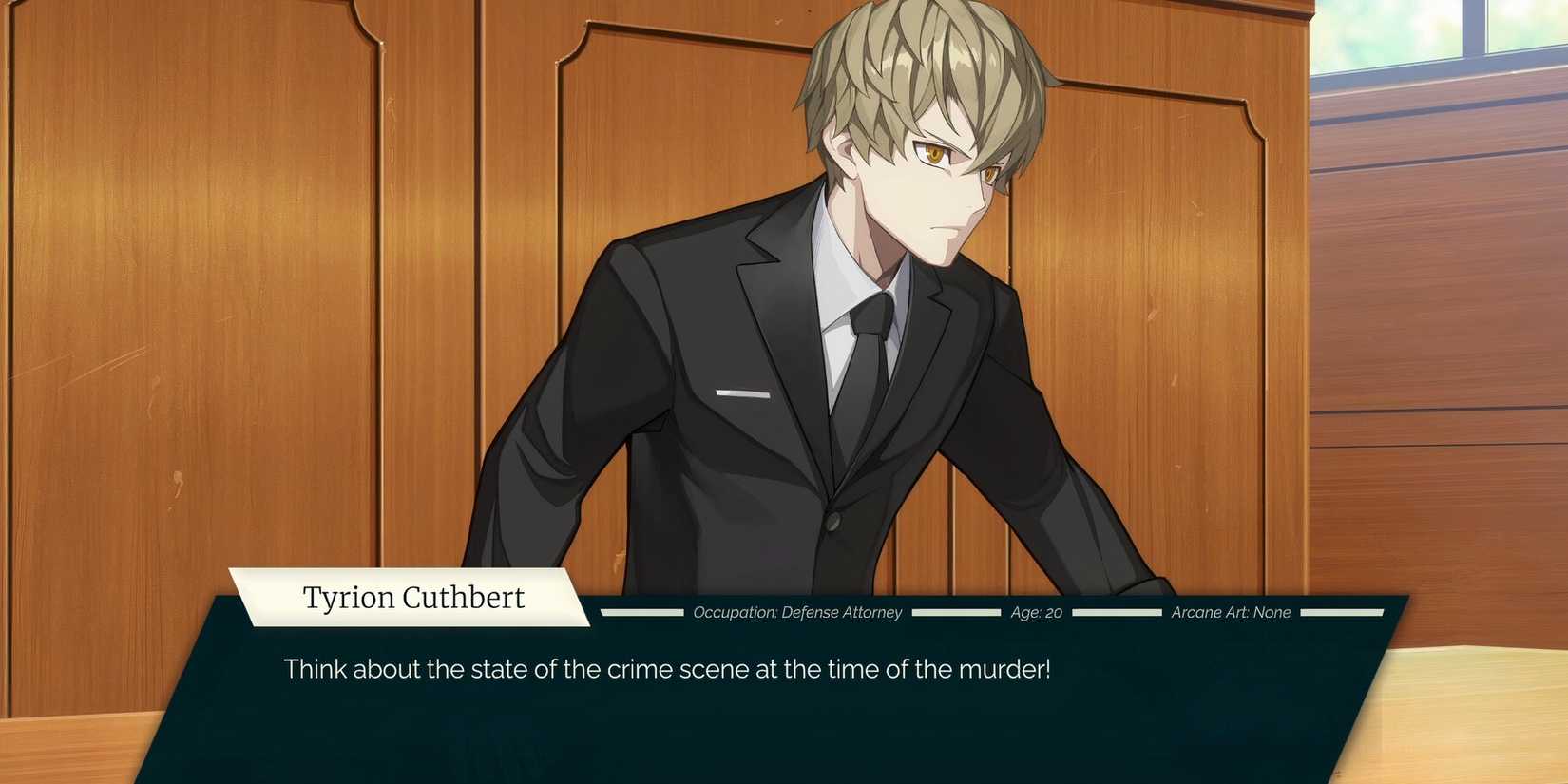The image size is (1568, 784).
Task: Click the dialogue text to advance
Action: (665, 669)
